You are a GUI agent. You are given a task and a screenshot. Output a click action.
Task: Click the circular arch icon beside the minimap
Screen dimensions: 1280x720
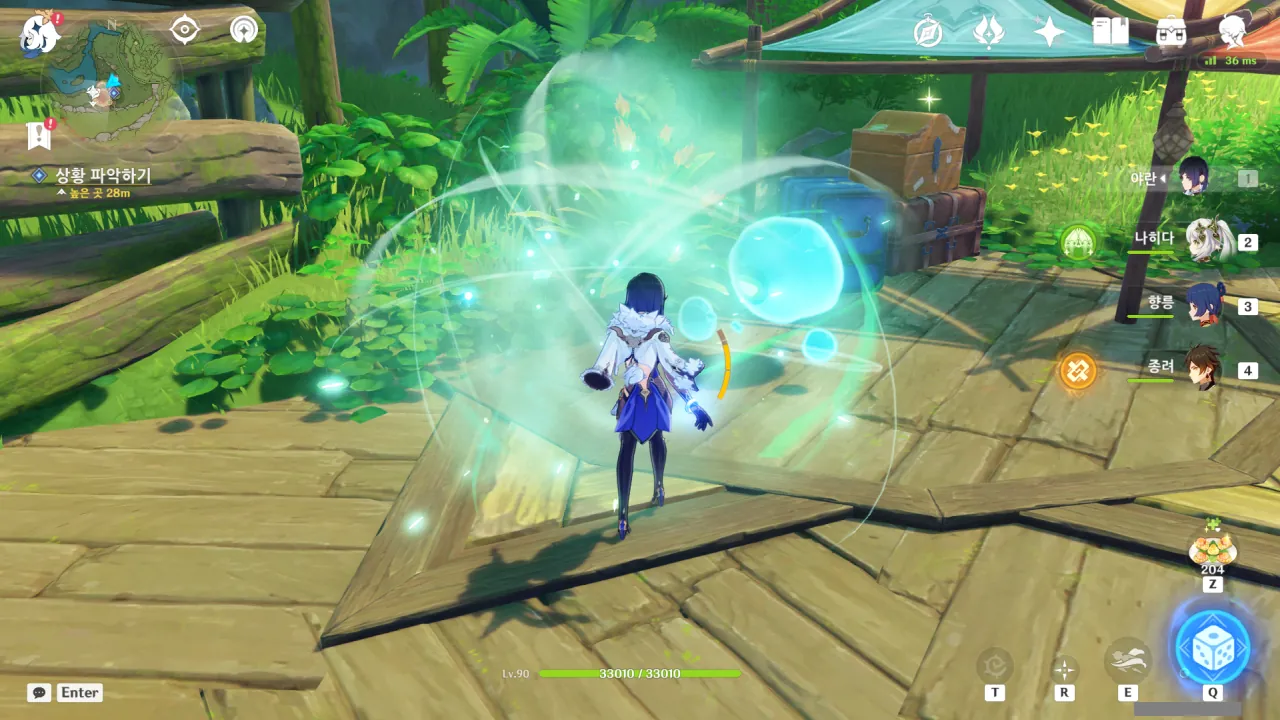pyautogui.click(x=243, y=30)
